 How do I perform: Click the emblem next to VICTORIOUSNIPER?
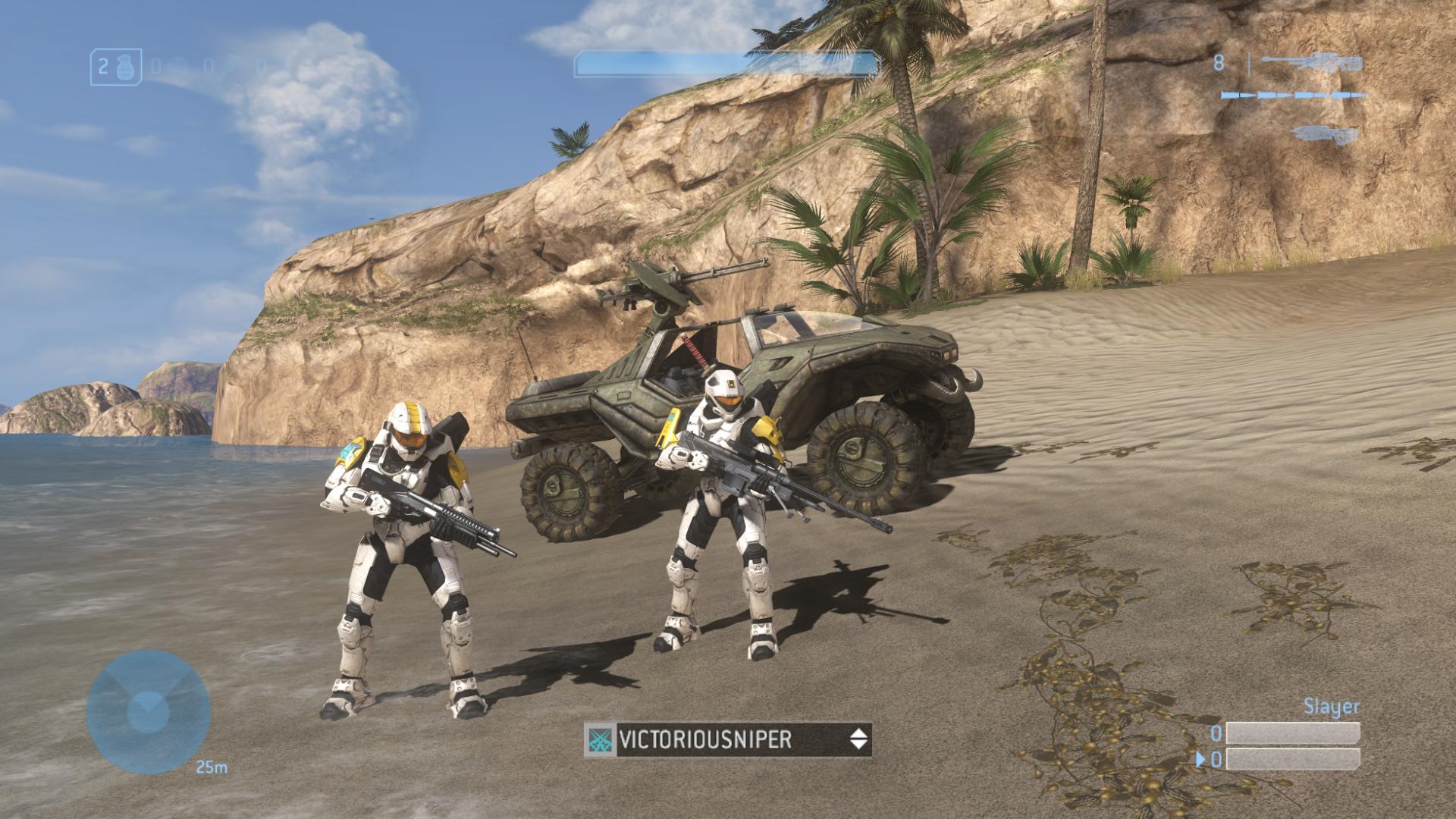(x=601, y=739)
